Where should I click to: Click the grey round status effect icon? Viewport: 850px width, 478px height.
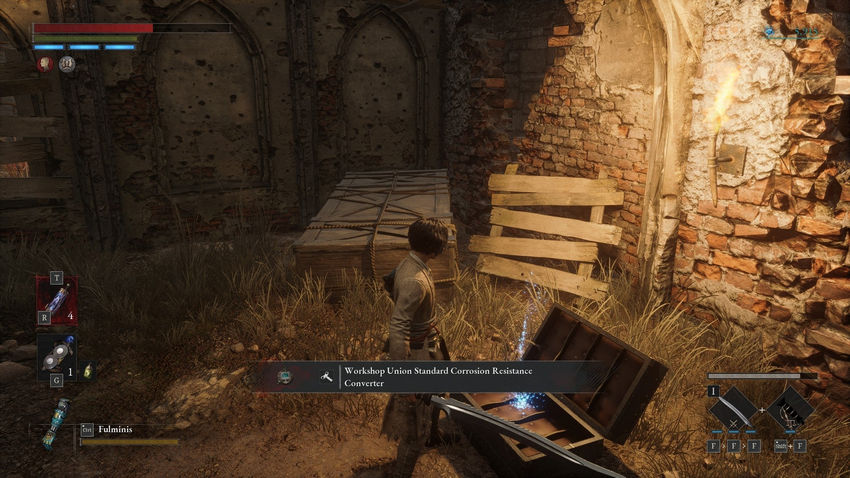pos(67,64)
